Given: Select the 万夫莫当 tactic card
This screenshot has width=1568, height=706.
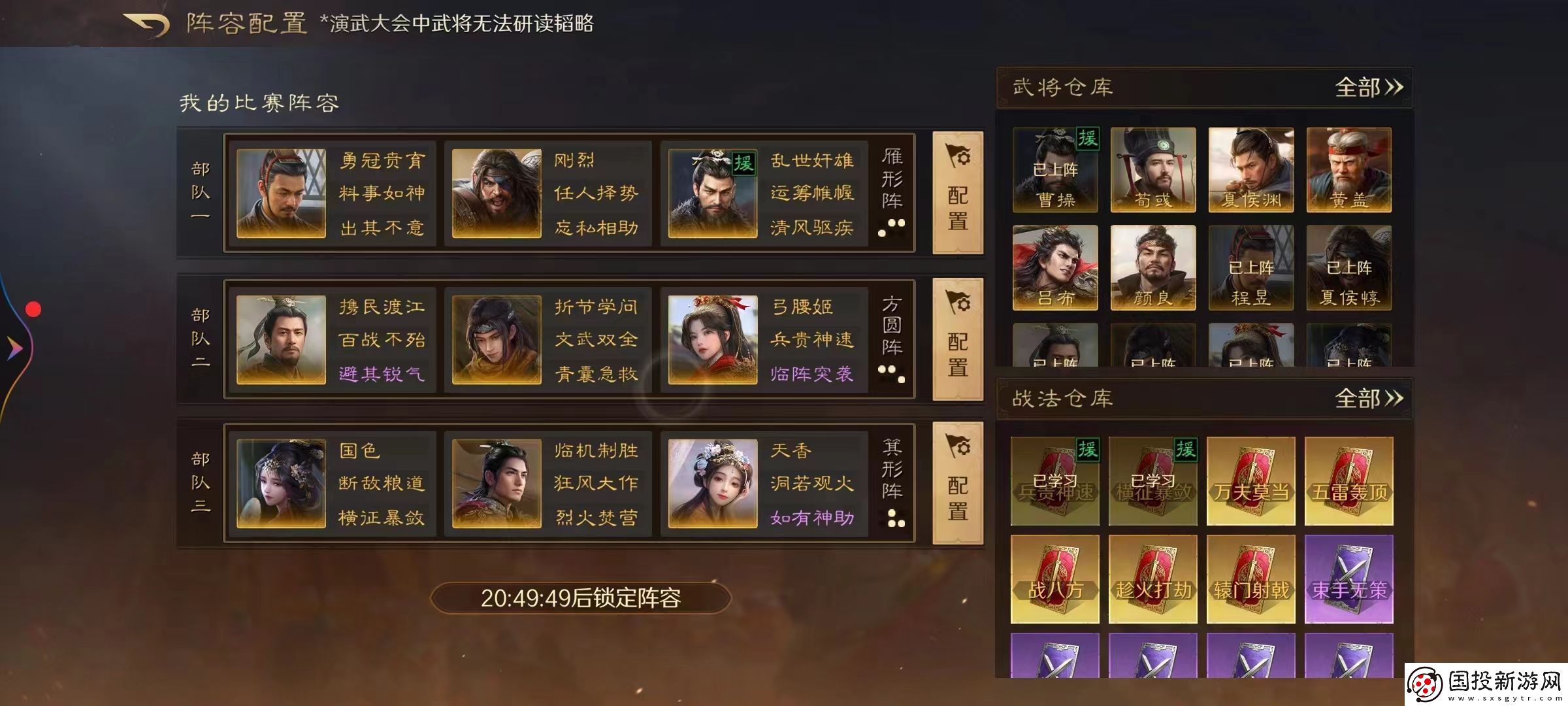Looking at the screenshot, I should 1250,482.
